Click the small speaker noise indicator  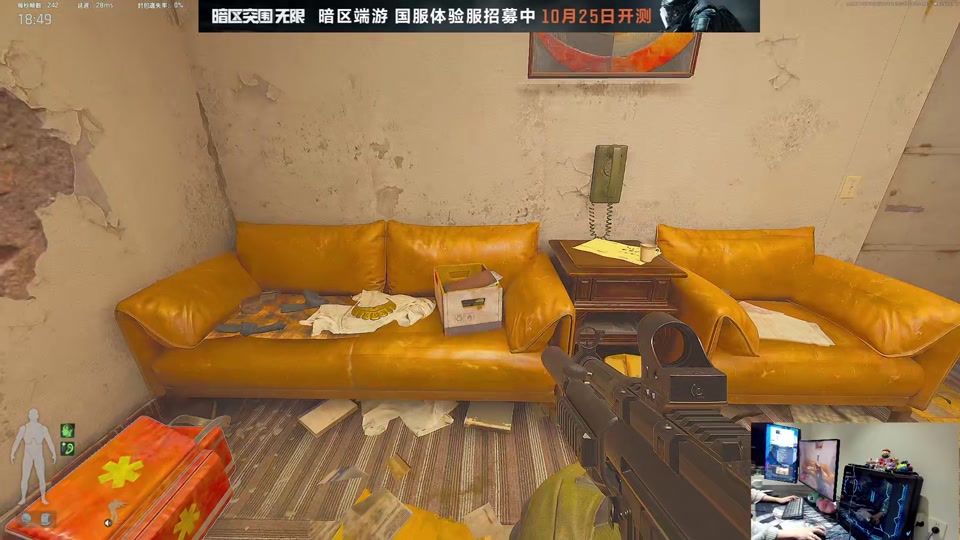click(107, 522)
